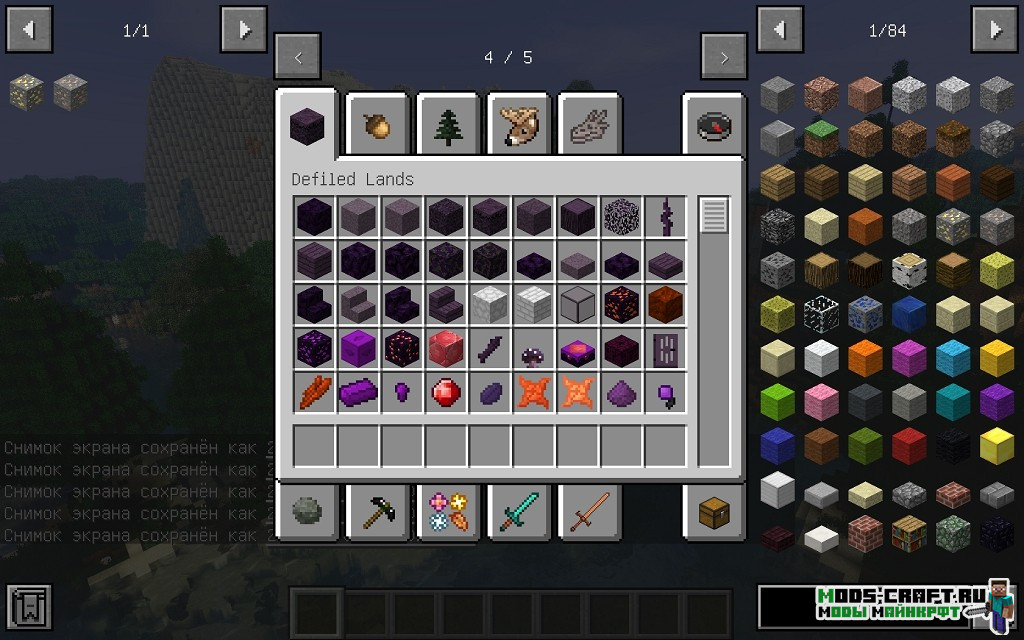
Task: Open the chest survival inventory tab
Action: [714, 512]
